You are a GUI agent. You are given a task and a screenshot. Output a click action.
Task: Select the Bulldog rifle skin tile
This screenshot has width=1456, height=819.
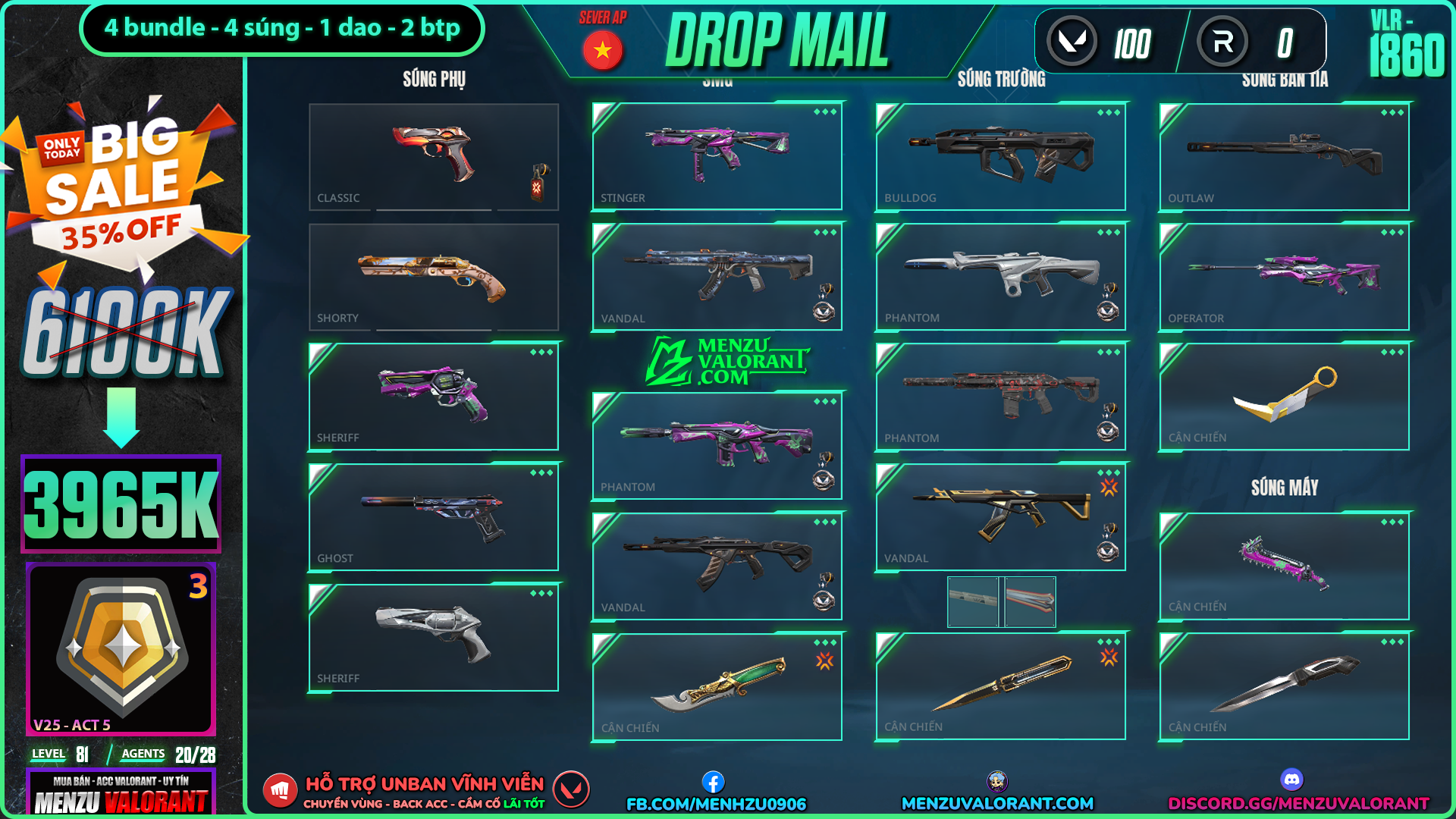tap(1000, 156)
